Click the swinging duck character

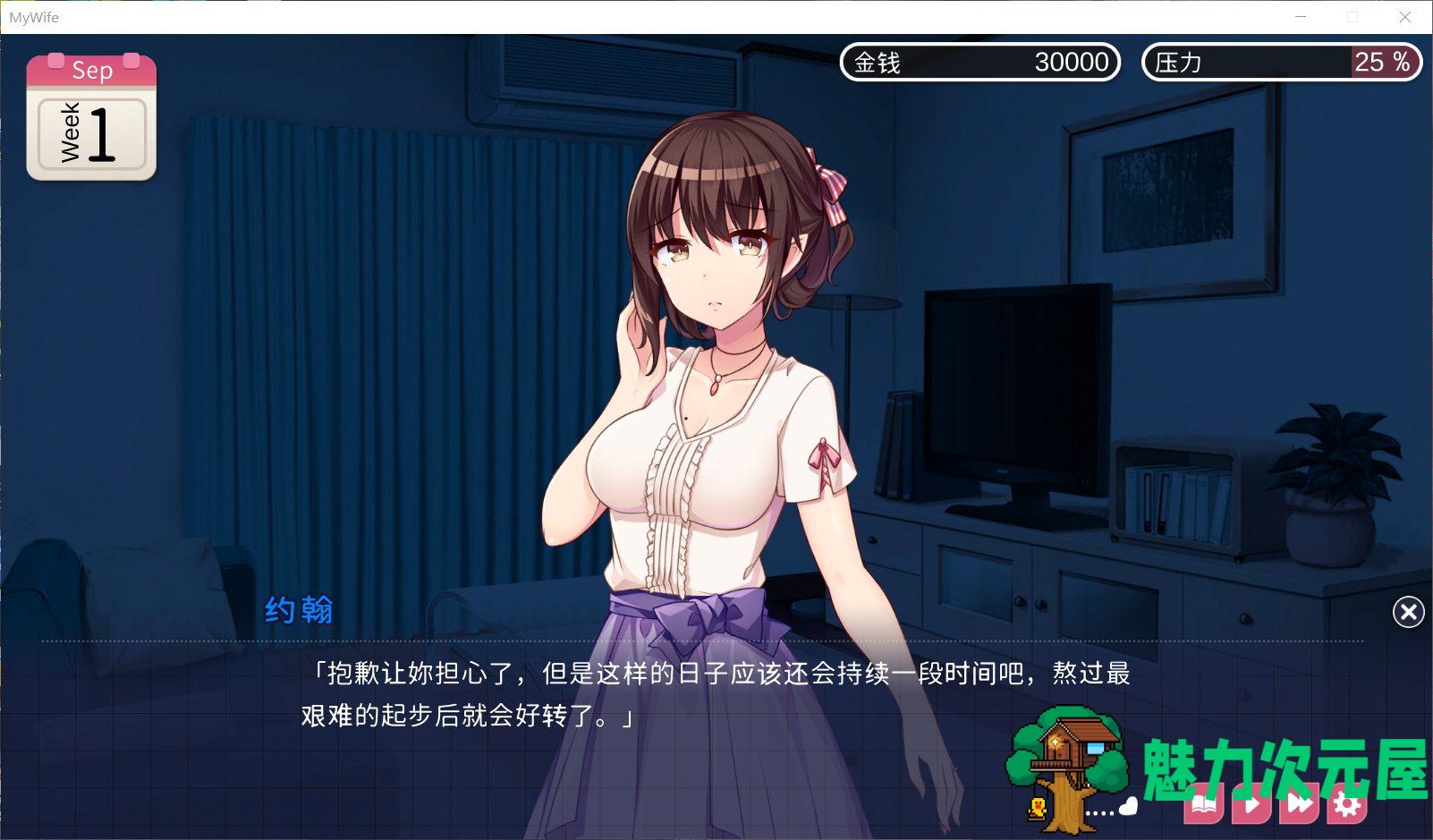coord(1039,806)
